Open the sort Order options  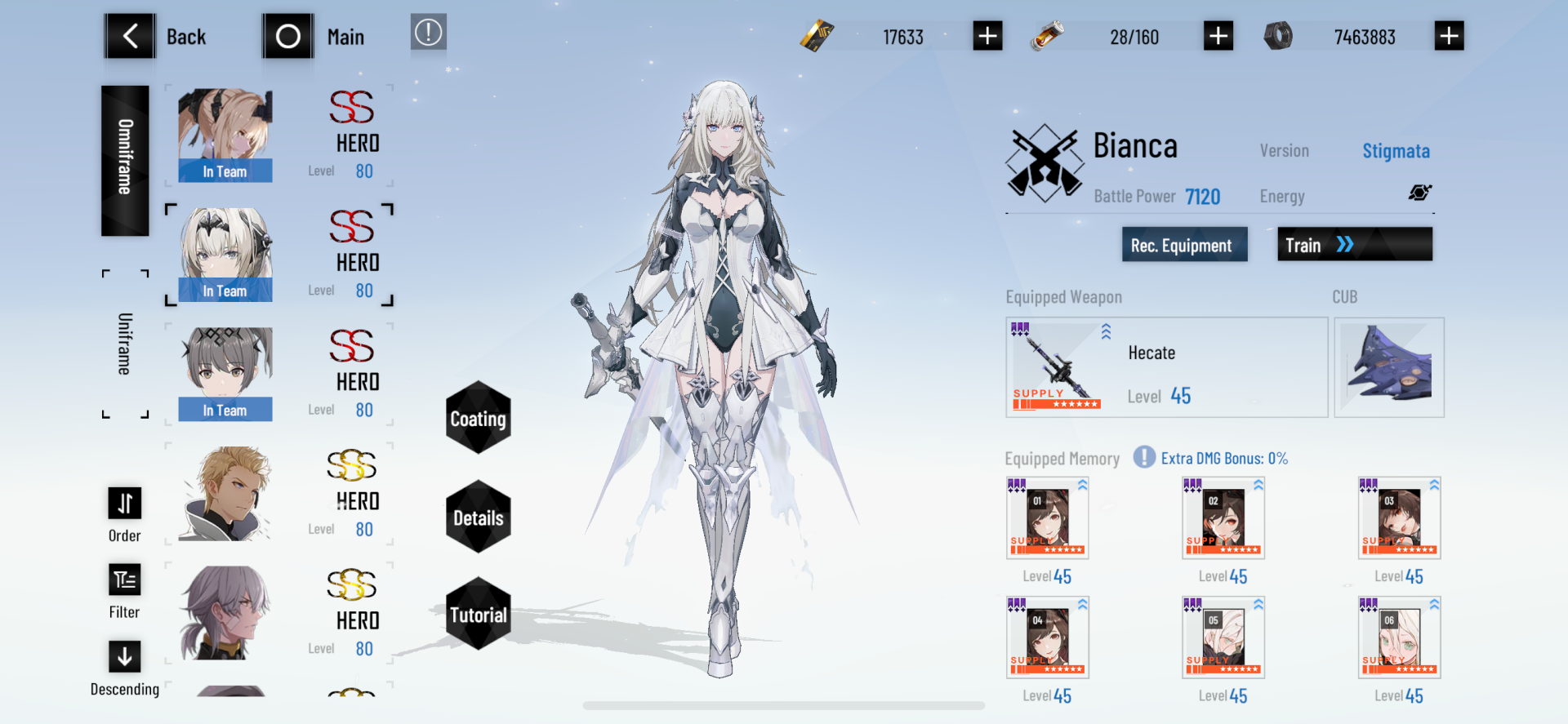point(123,504)
